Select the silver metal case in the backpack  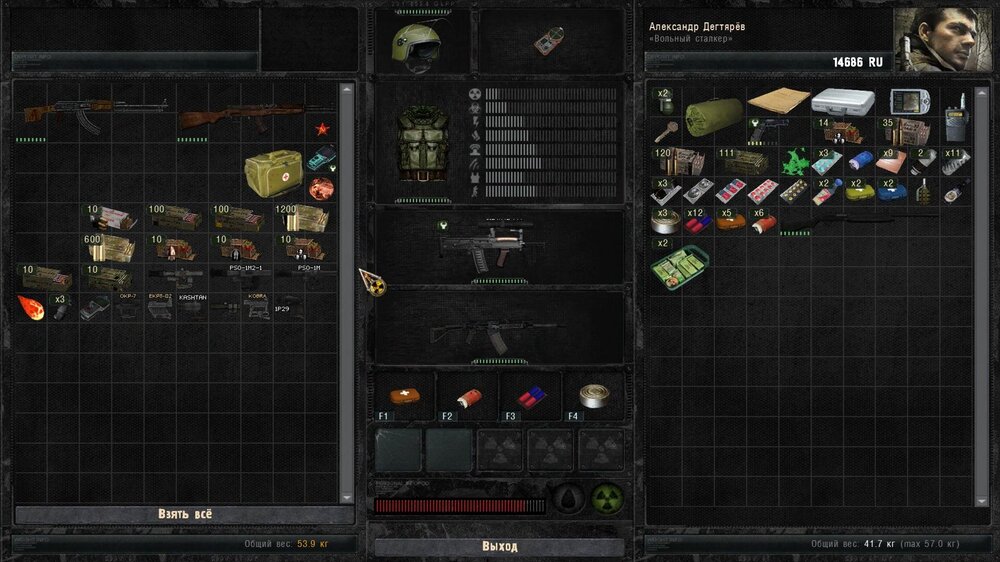[x=842, y=101]
